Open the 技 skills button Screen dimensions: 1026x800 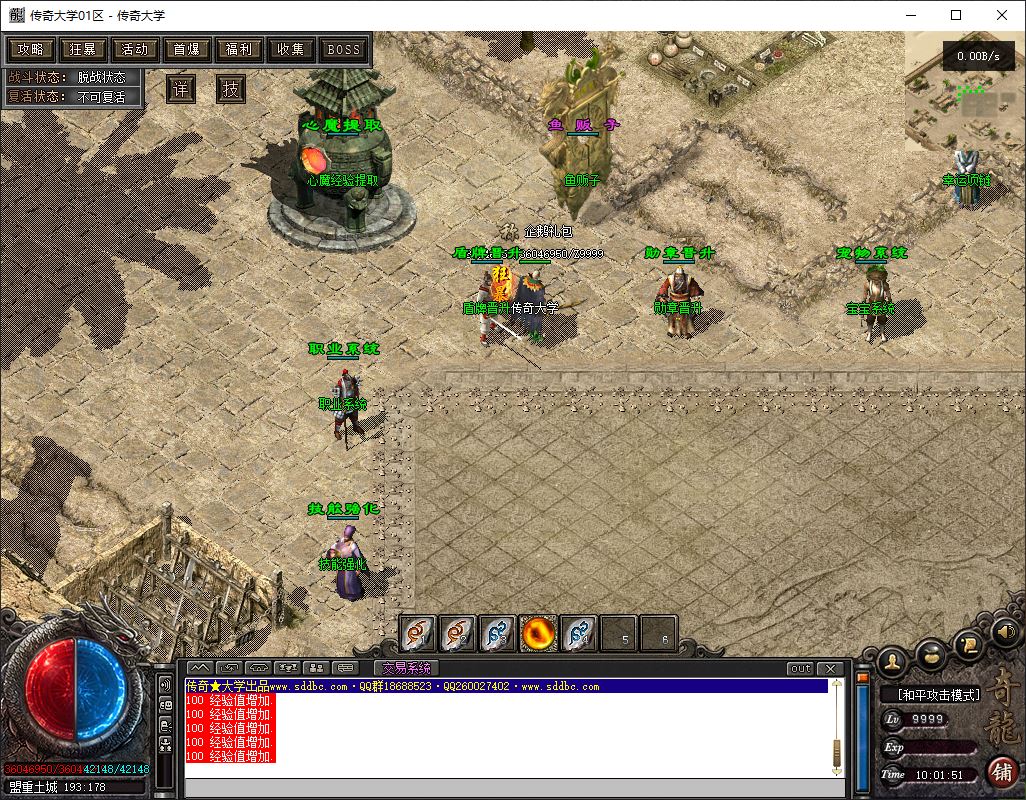pos(231,88)
